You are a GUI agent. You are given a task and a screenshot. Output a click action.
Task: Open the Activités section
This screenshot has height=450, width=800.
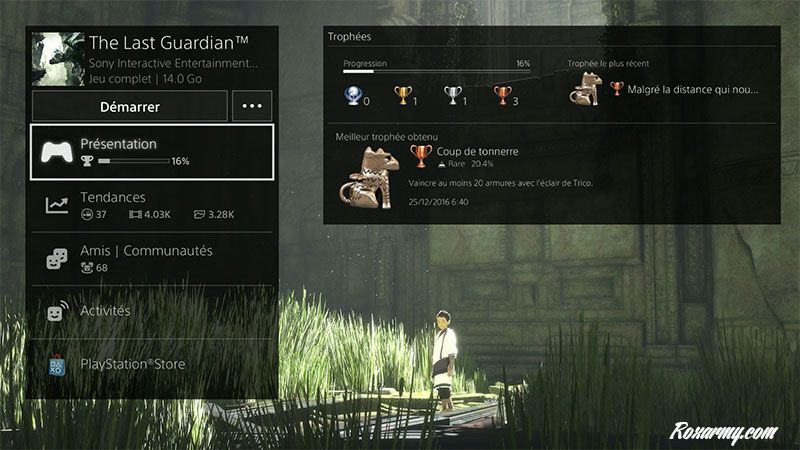coord(152,311)
